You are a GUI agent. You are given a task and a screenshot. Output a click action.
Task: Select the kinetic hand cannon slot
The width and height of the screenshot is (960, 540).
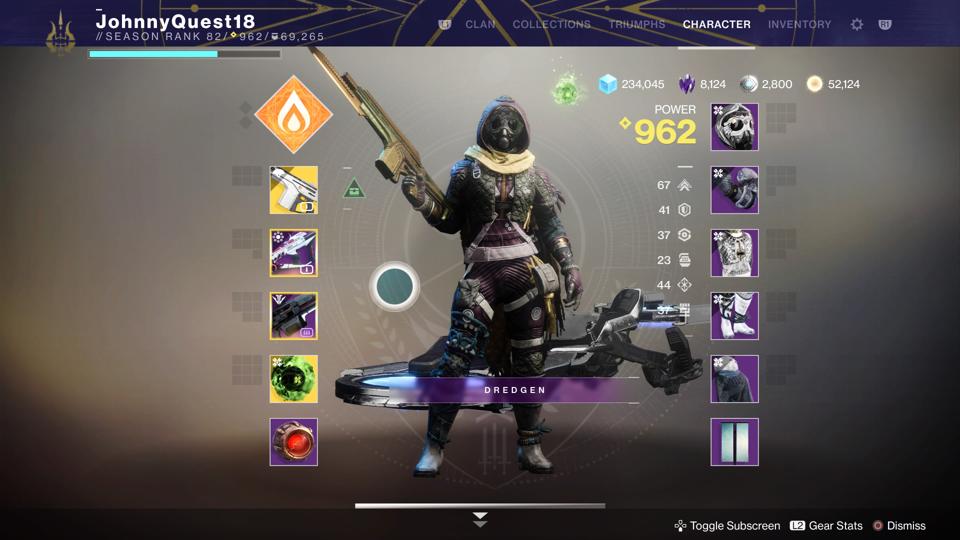click(293, 190)
